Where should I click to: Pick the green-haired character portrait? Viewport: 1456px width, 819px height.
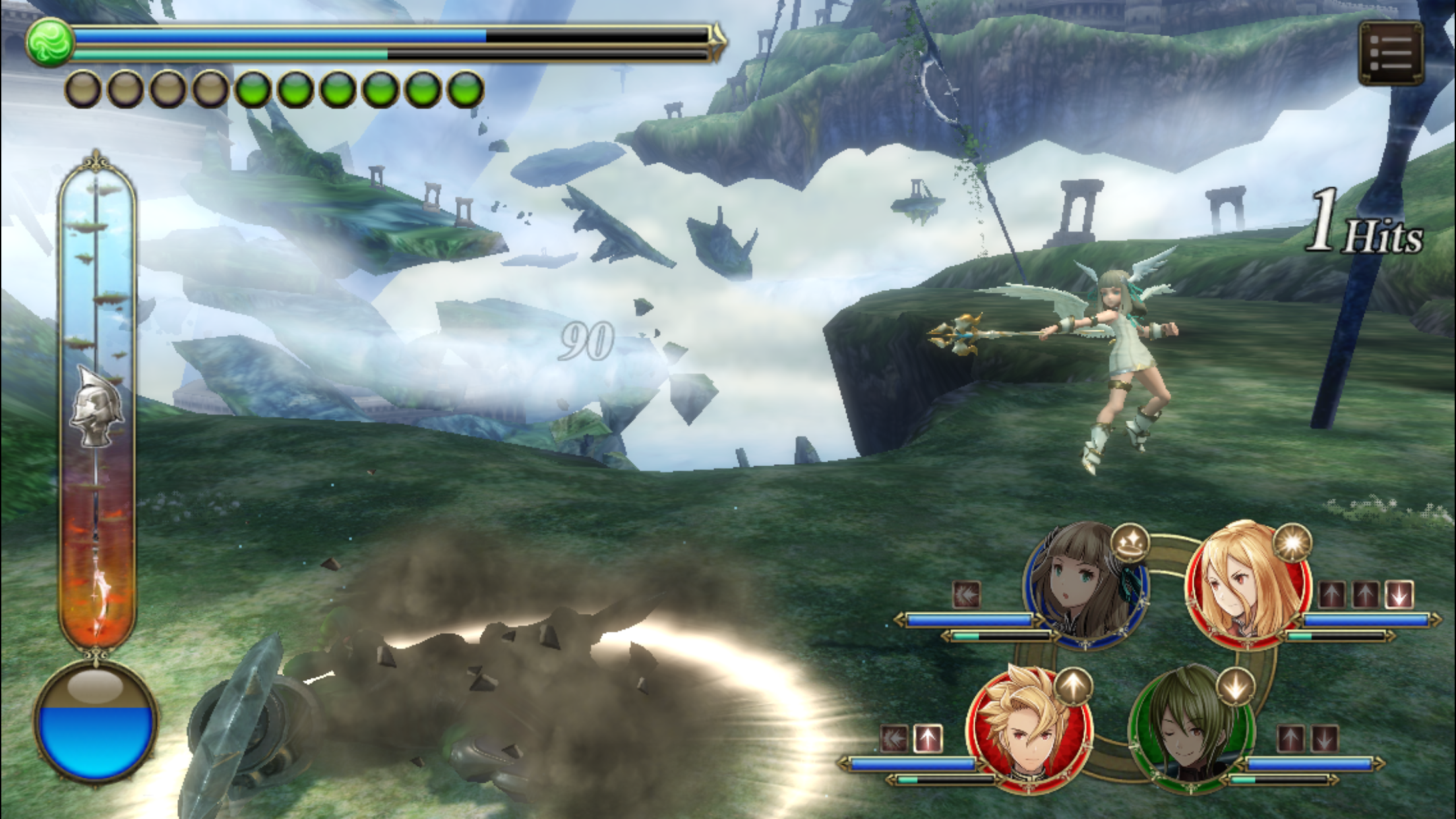click(1191, 728)
